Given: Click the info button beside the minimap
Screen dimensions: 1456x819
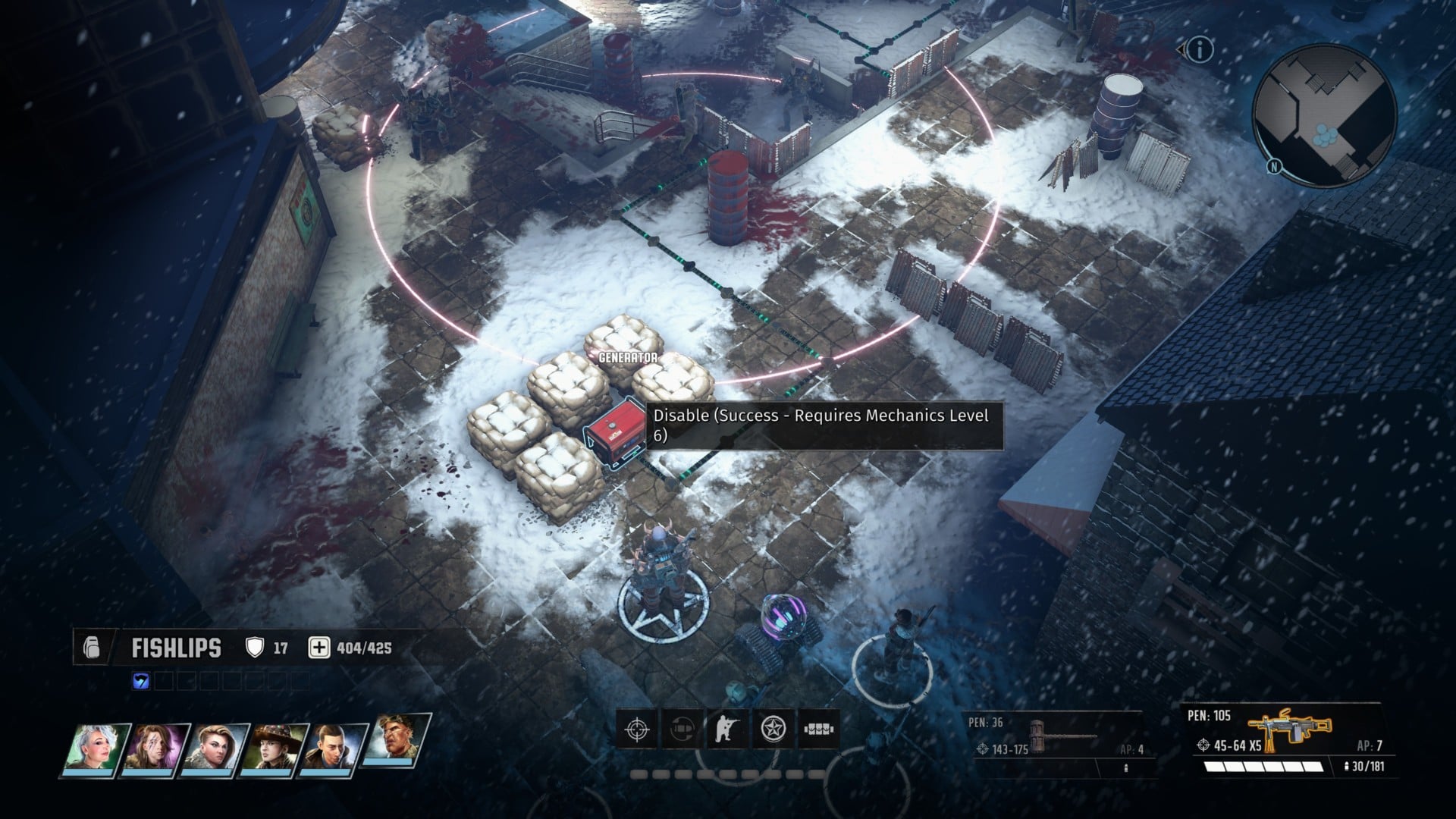Looking at the screenshot, I should pos(1200,51).
